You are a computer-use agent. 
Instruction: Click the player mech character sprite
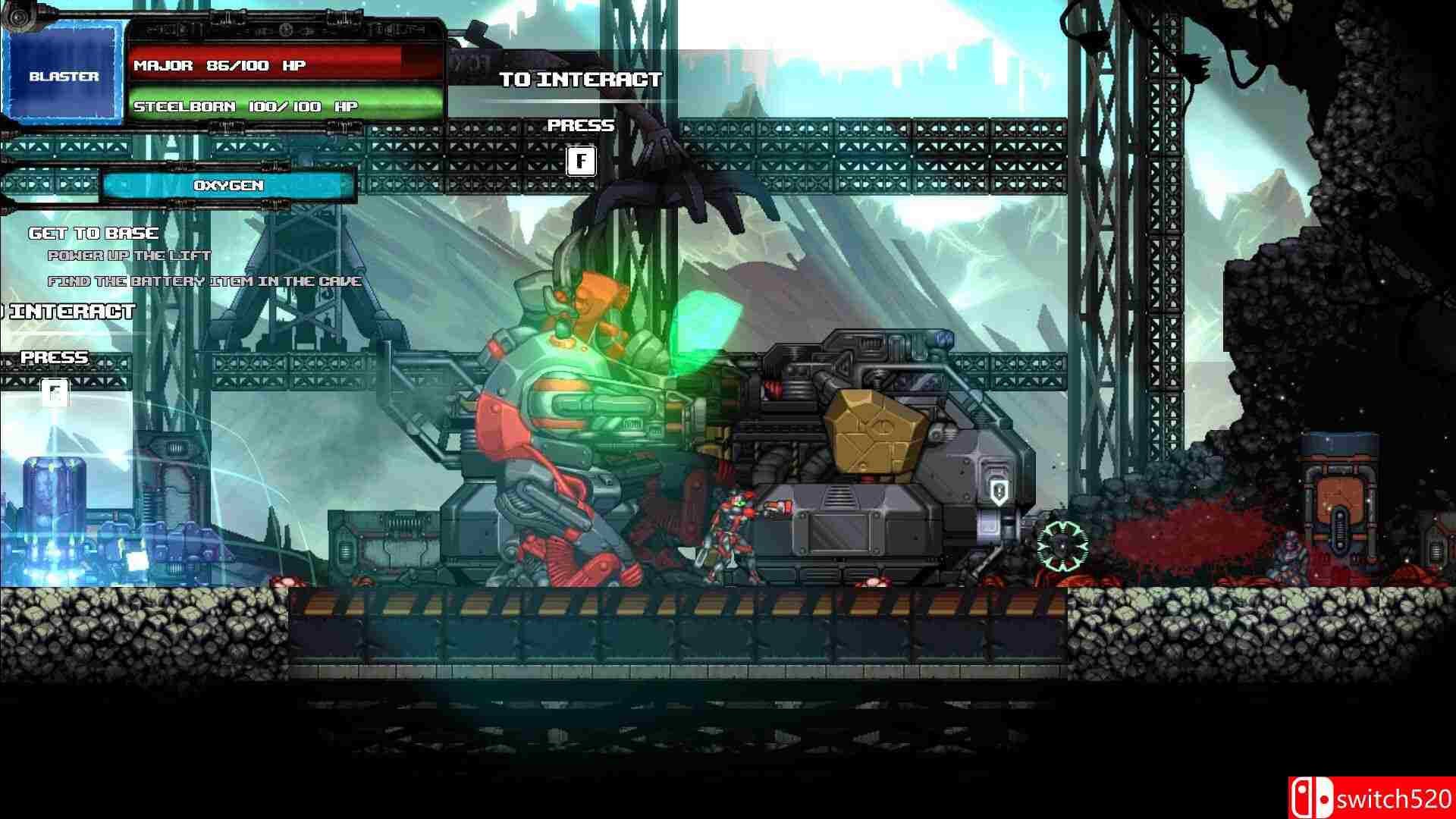point(732,531)
